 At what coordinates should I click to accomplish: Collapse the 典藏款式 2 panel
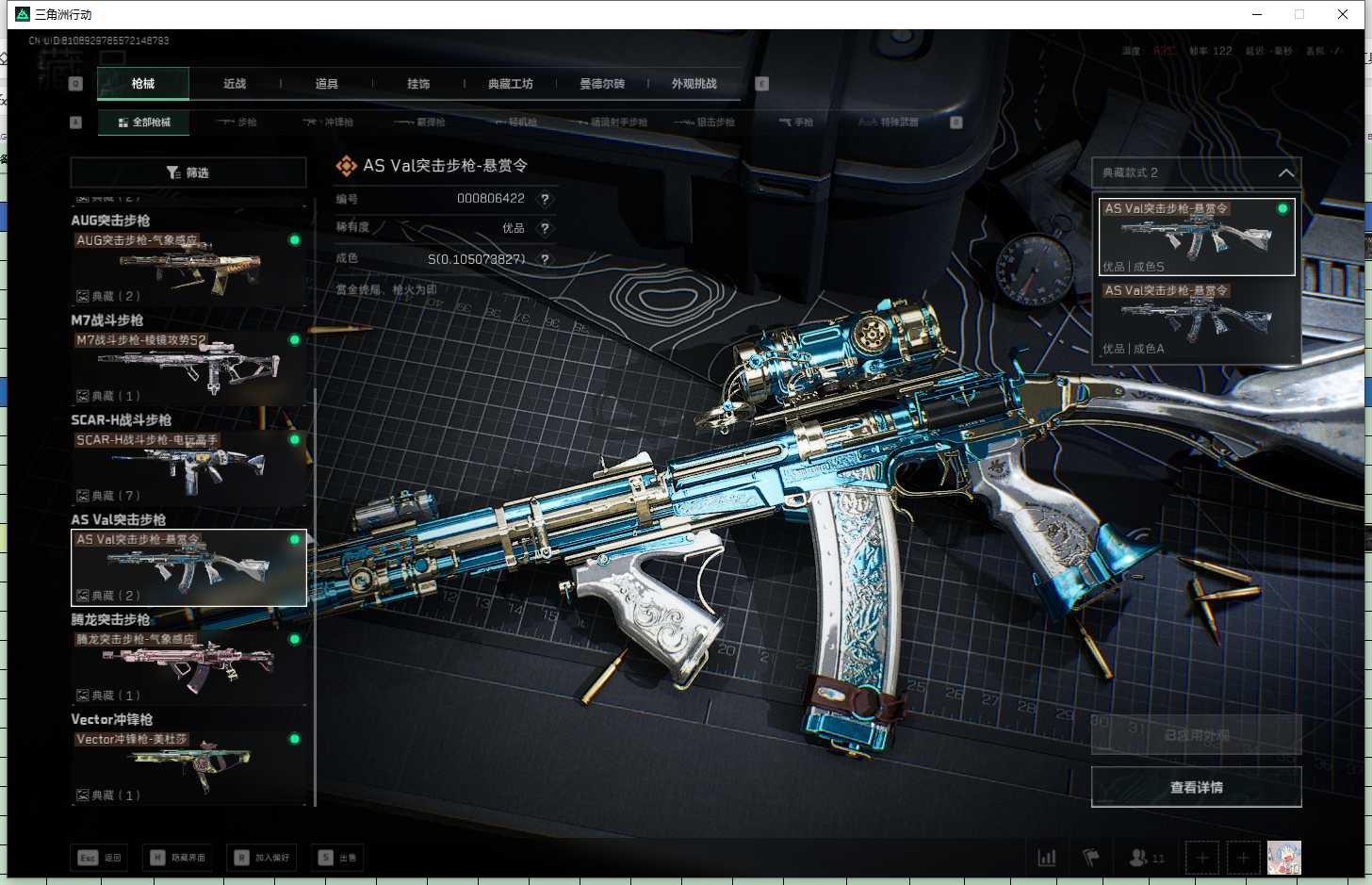[1285, 172]
